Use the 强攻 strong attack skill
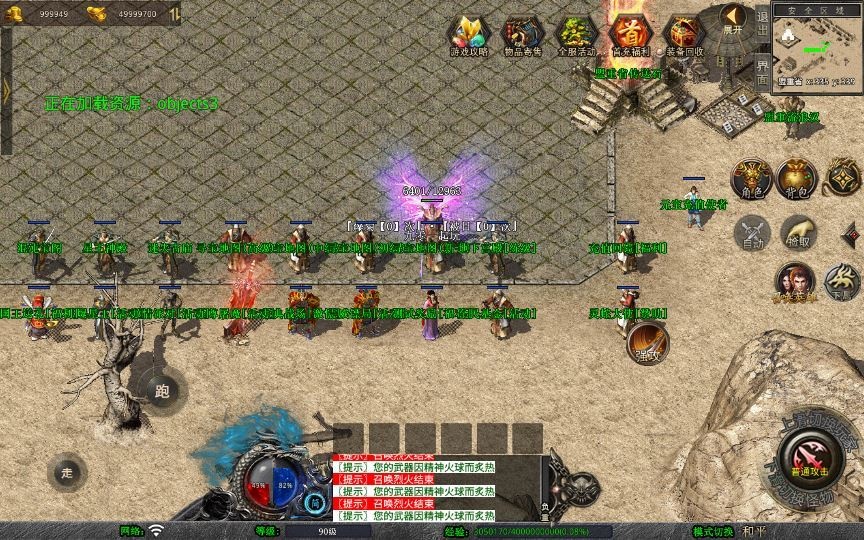Image resolution: width=864 pixels, height=540 pixels. pyautogui.click(x=648, y=344)
